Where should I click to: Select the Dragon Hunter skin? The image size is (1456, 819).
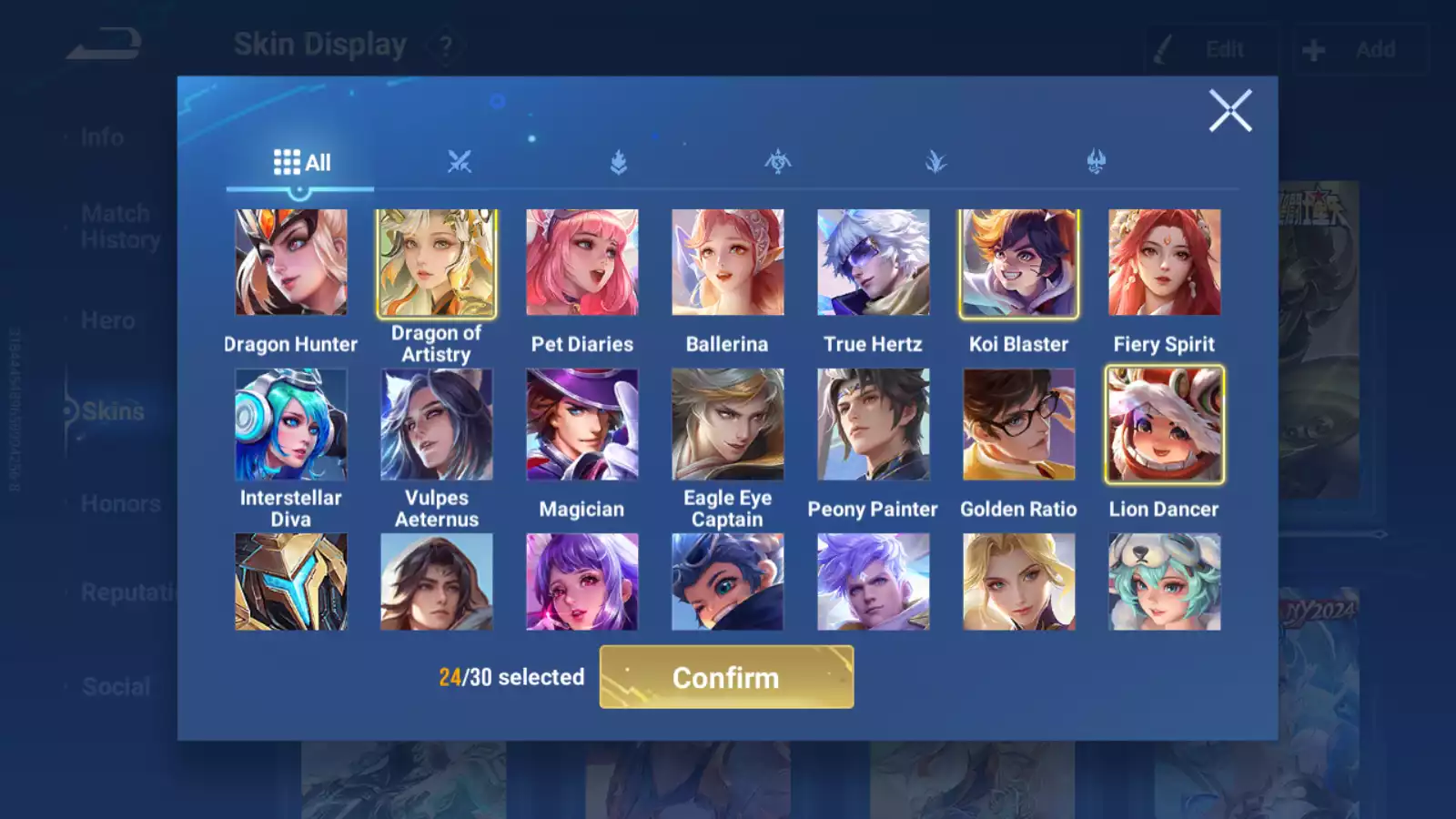(291, 262)
